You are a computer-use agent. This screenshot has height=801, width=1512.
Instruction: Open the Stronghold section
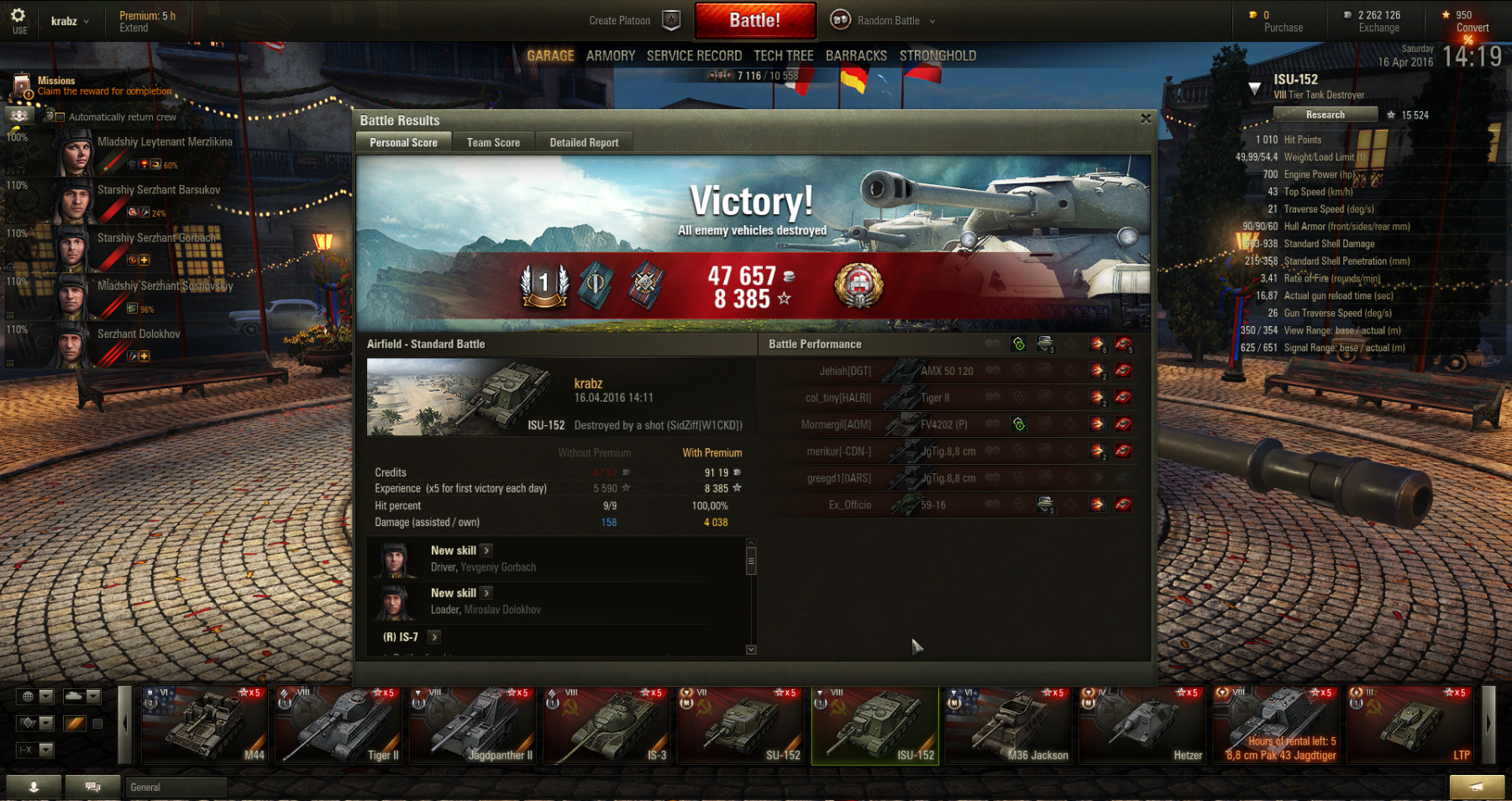[x=937, y=55]
